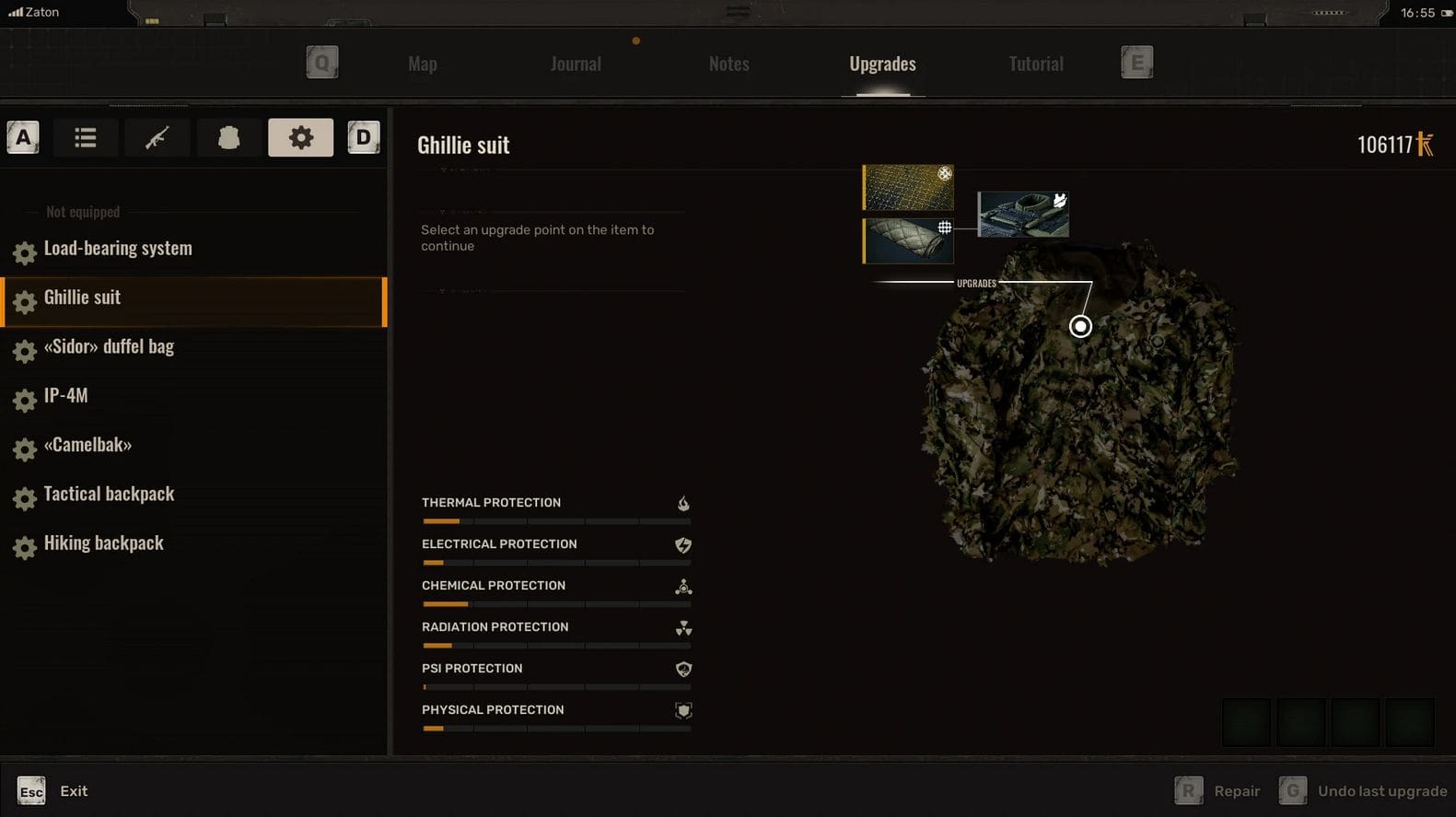The width and height of the screenshot is (1456, 817).
Task: Choose the blue-grey vest upgrade tile
Action: pos(1022,215)
